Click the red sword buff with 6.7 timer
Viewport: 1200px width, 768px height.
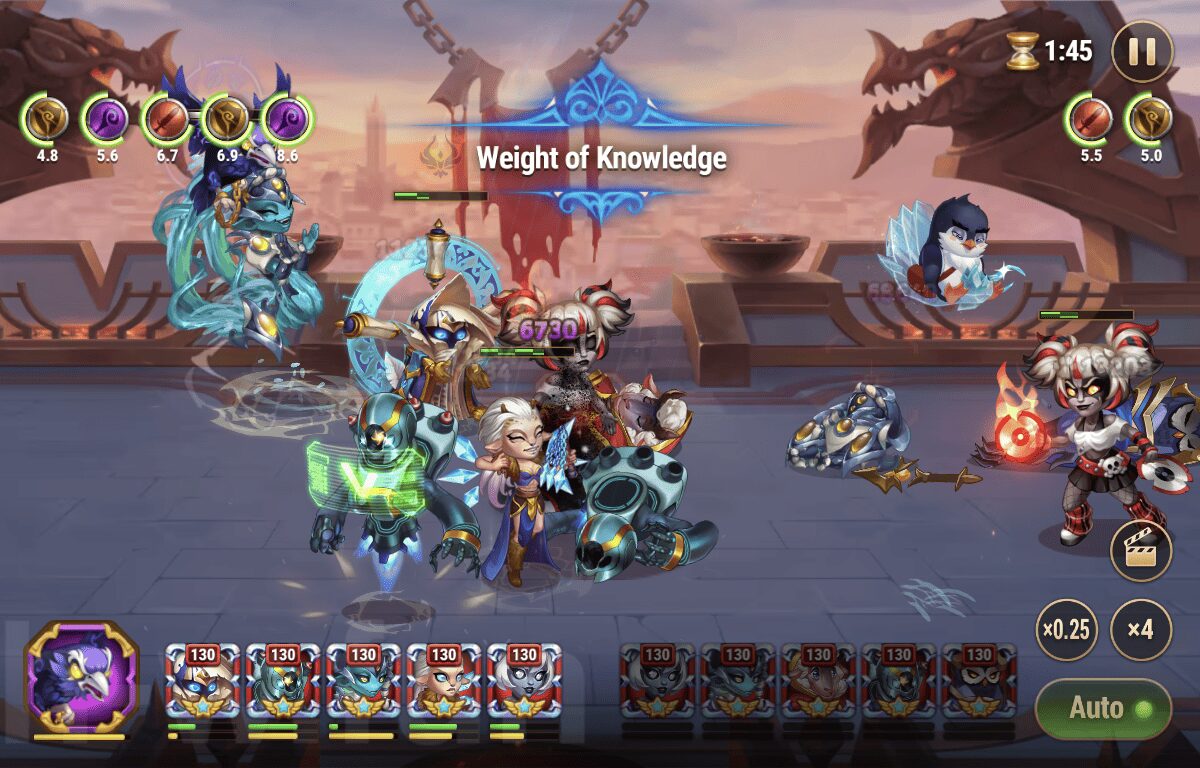pyautogui.click(x=167, y=119)
